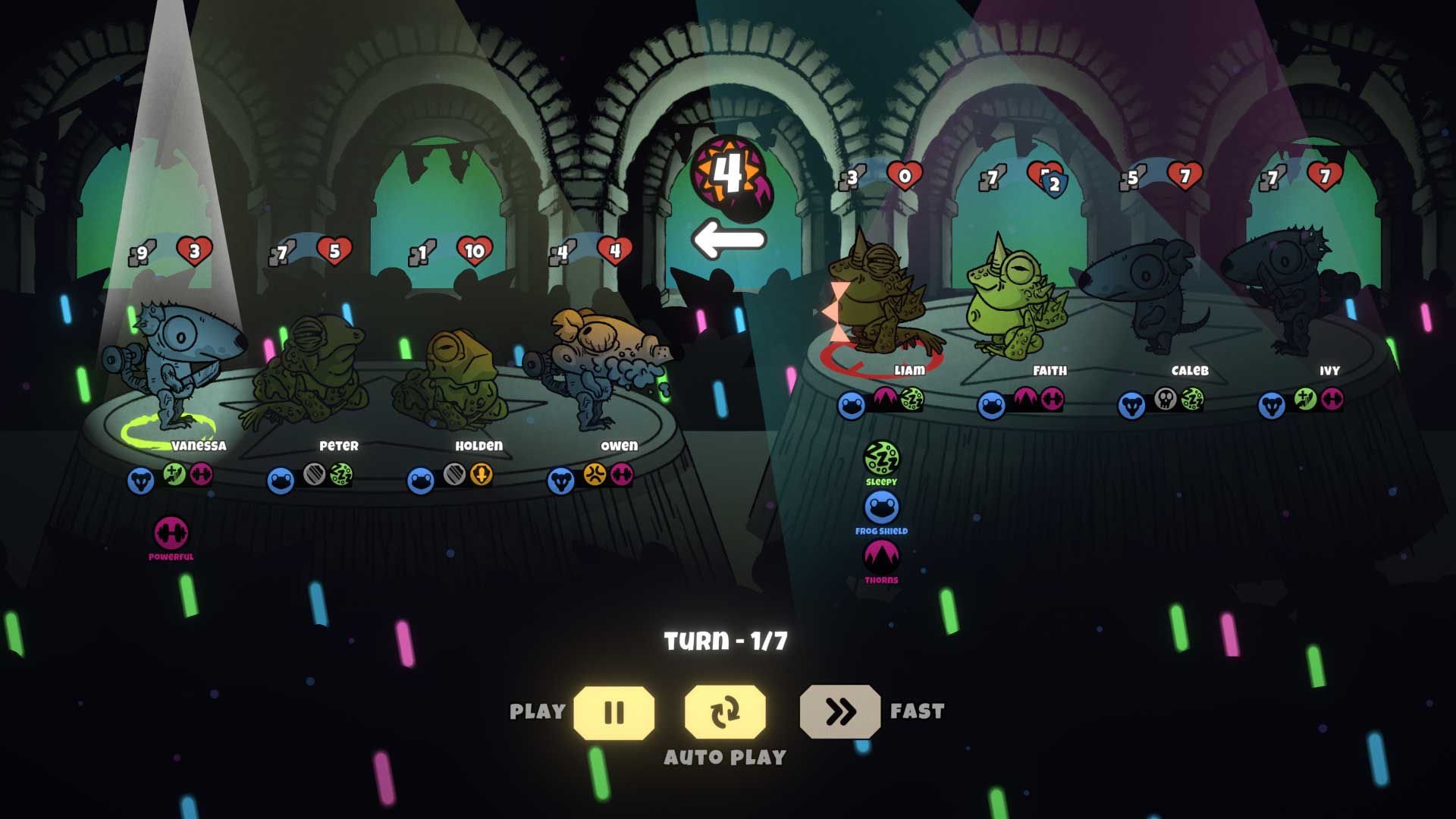The height and width of the screenshot is (819, 1456).
Task: Inspect Liam's Sleepy status icon
Action: (x=881, y=458)
